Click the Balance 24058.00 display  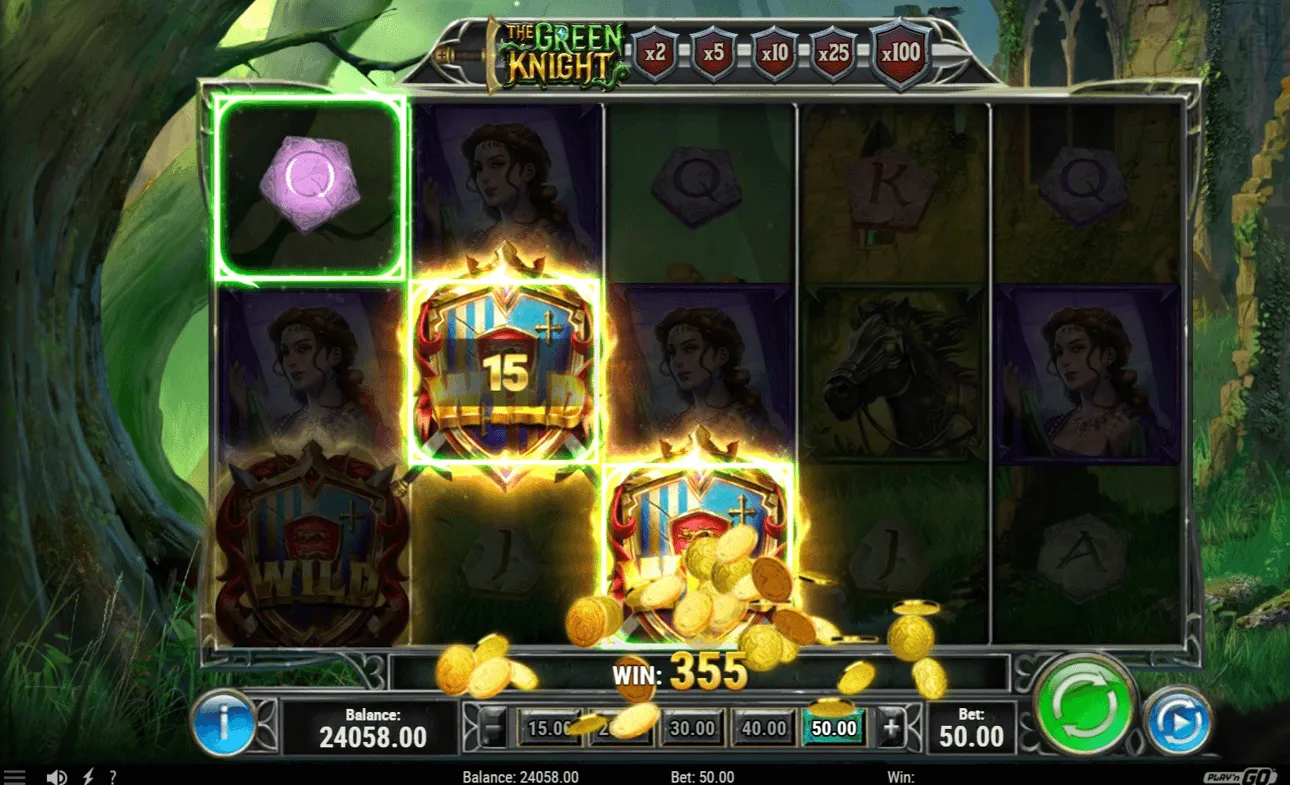pyautogui.click(x=371, y=727)
